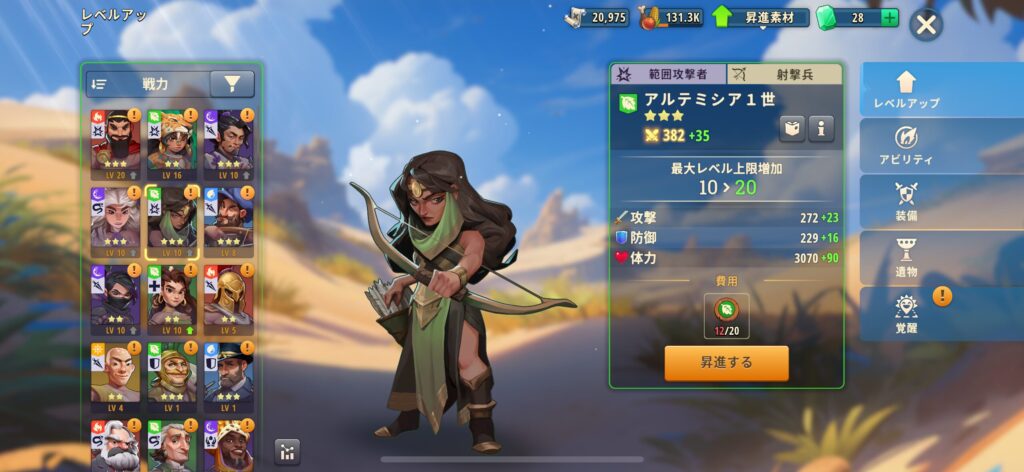Open the hero info 'i' button
This screenshot has height=472, width=1024.
pyautogui.click(x=821, y=128)
